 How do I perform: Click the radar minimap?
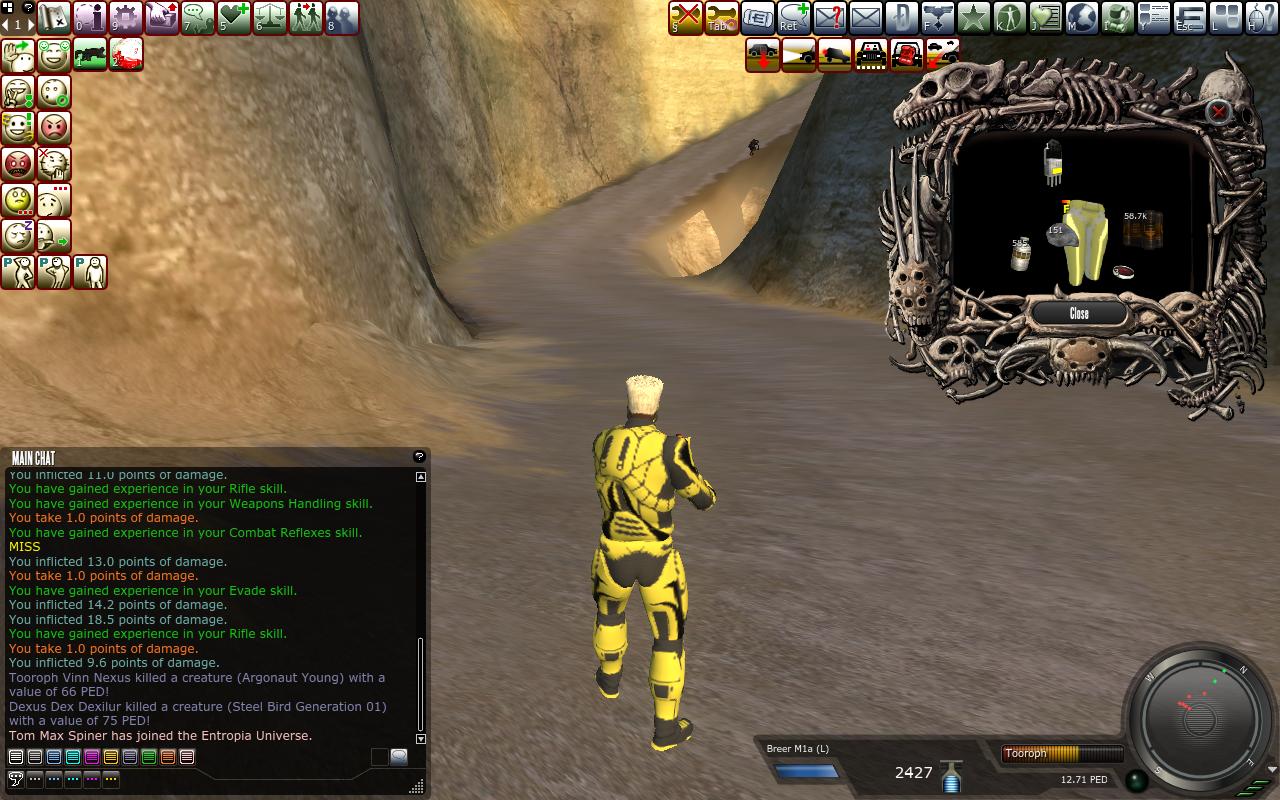coord(1199,716)
